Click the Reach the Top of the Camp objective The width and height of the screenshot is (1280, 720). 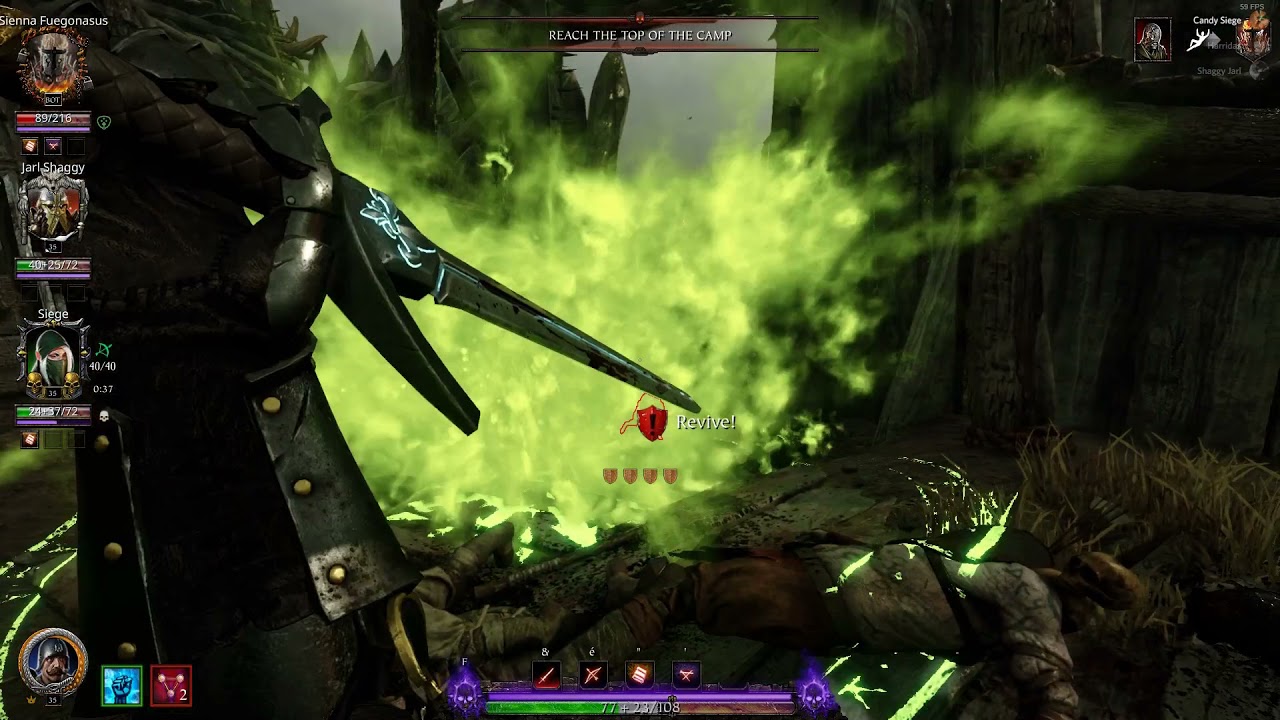tap(640, 35)
